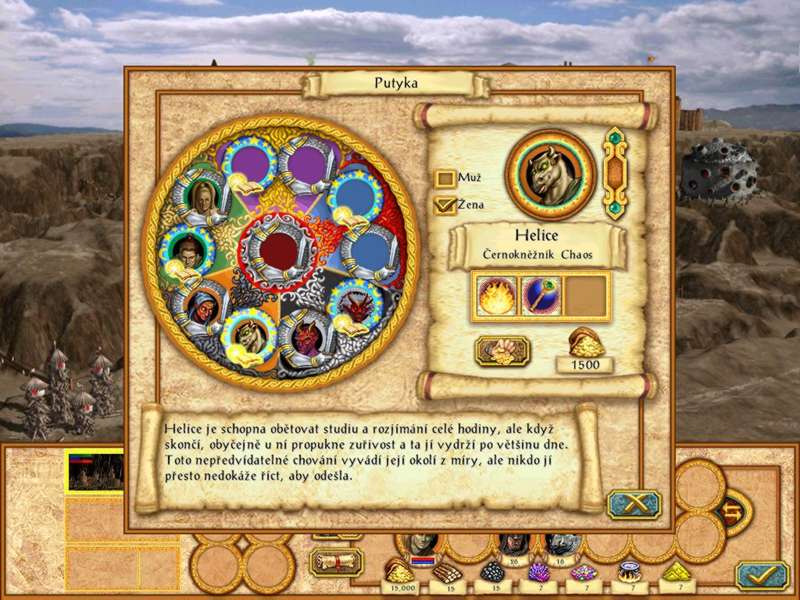
Task: Select the horned beast hero on the wheel
Action: pos(248,334)
